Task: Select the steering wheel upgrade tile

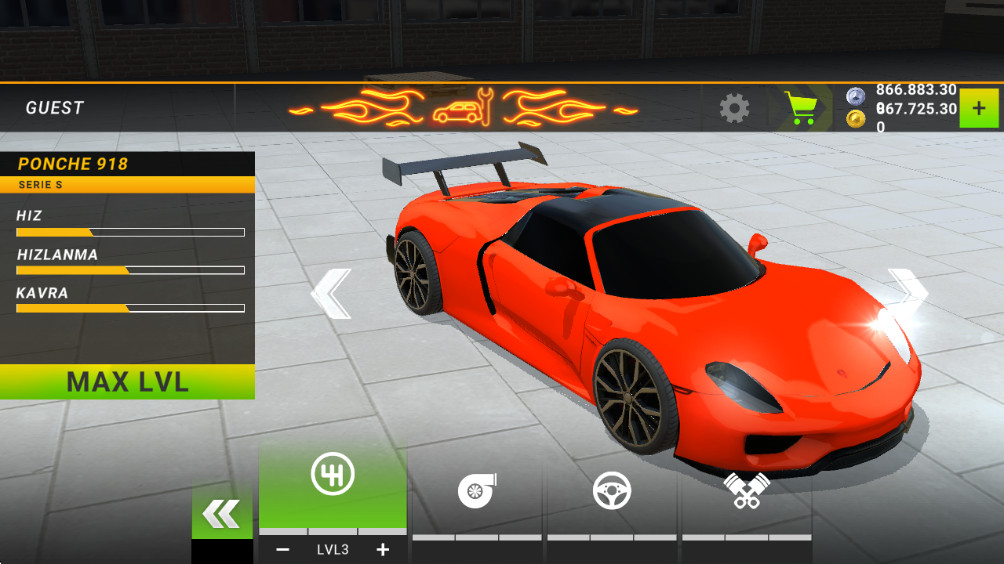Action: [x=611, y=491]
